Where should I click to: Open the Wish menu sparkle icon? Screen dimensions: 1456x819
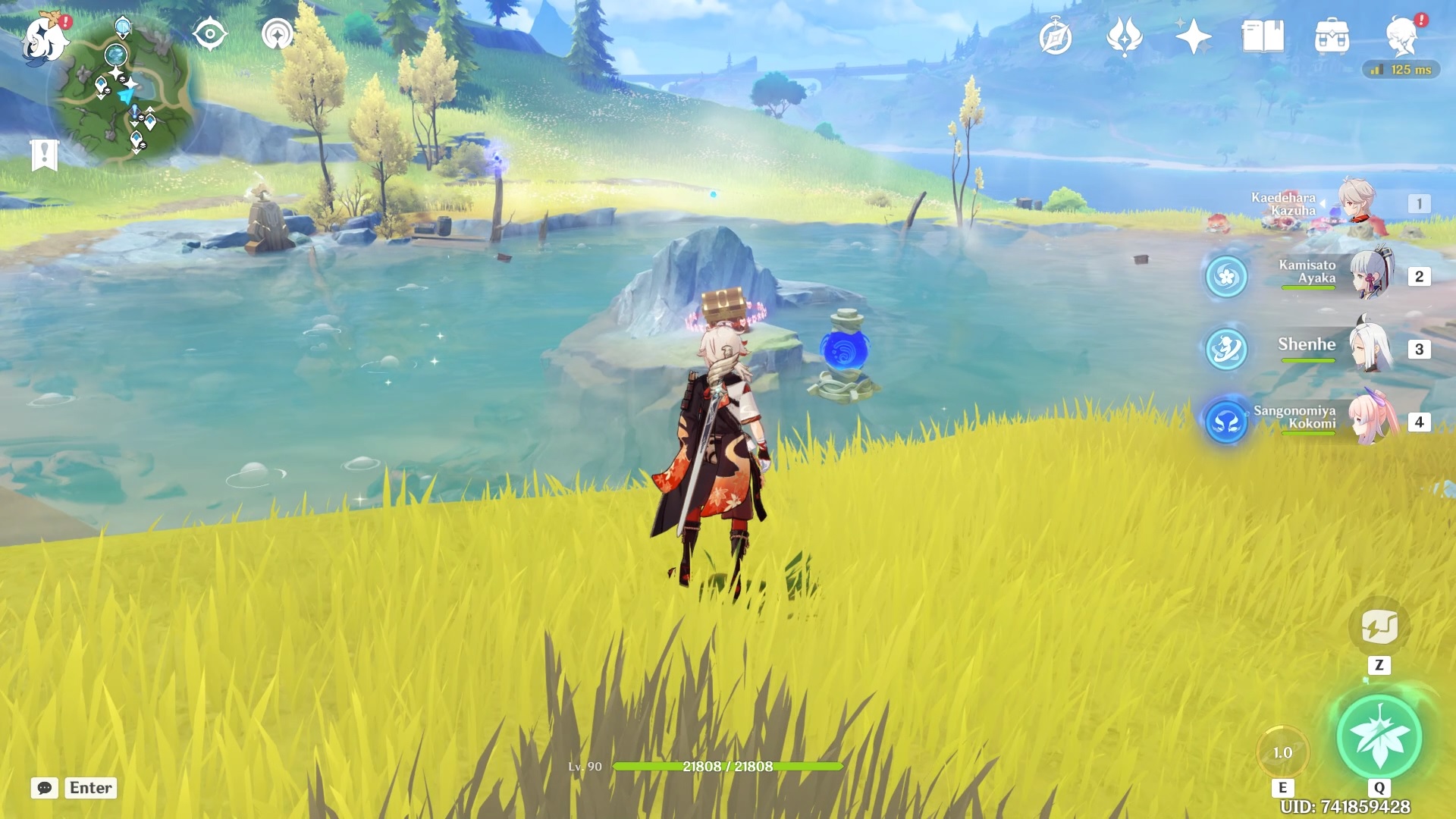1194,36
